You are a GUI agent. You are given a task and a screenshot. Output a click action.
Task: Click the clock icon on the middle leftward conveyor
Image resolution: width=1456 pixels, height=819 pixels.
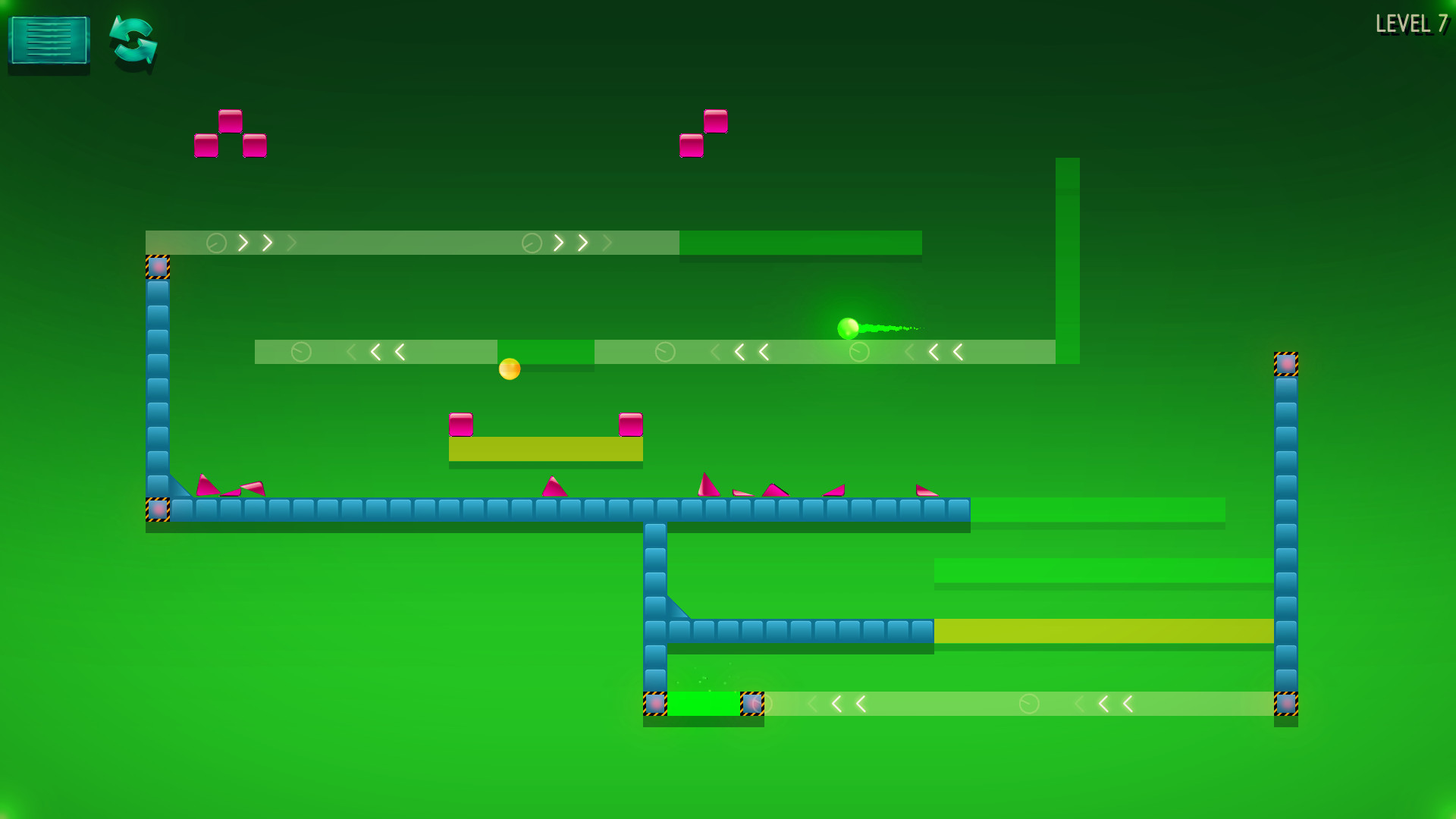[x=302, y=352]
